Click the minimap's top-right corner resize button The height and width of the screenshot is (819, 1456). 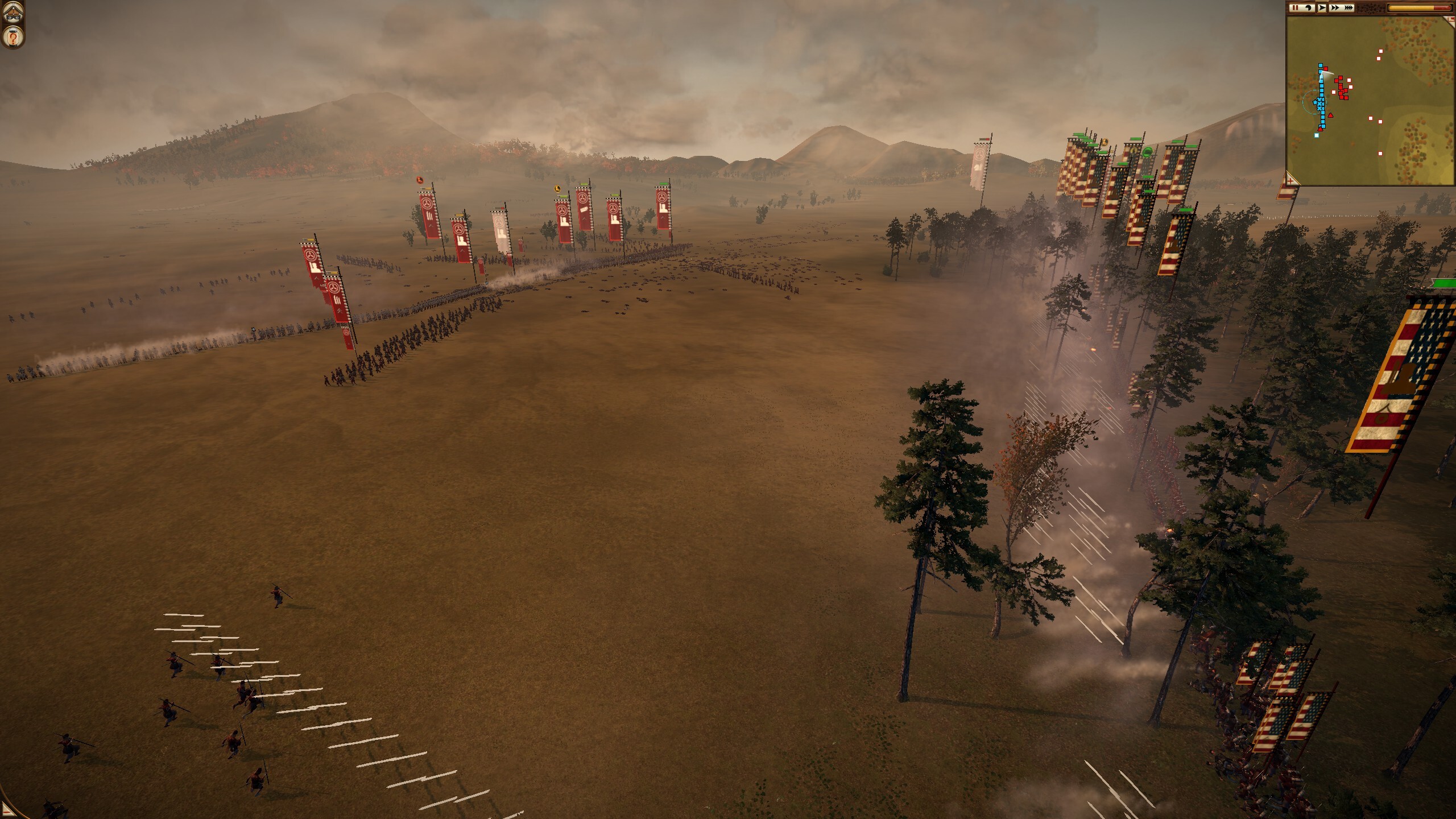pyautogui.click(x=1450, y=19)
